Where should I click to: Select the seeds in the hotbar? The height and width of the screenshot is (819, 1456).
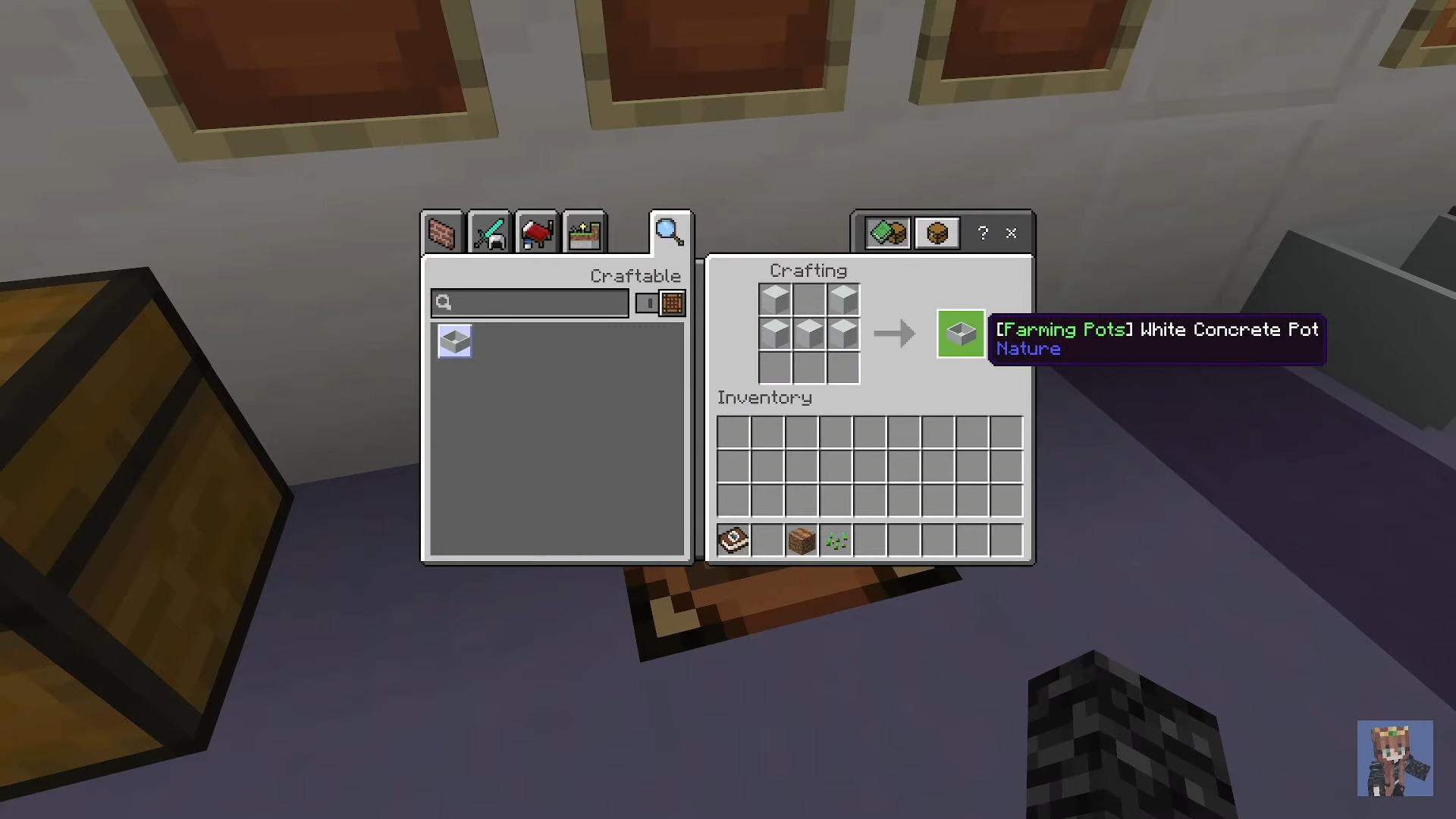pyautogui.click(x=835, y=539)
